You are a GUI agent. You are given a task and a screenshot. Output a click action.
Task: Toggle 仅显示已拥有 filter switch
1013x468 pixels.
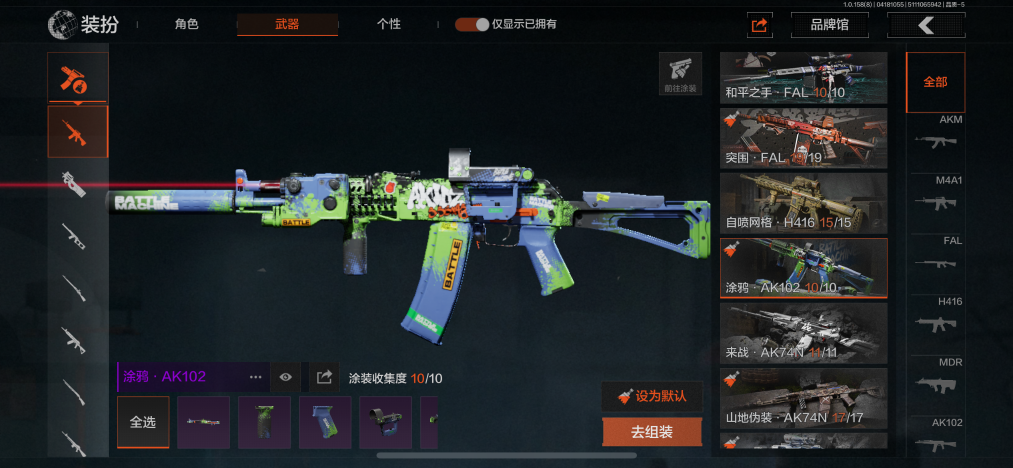(472, 24)
